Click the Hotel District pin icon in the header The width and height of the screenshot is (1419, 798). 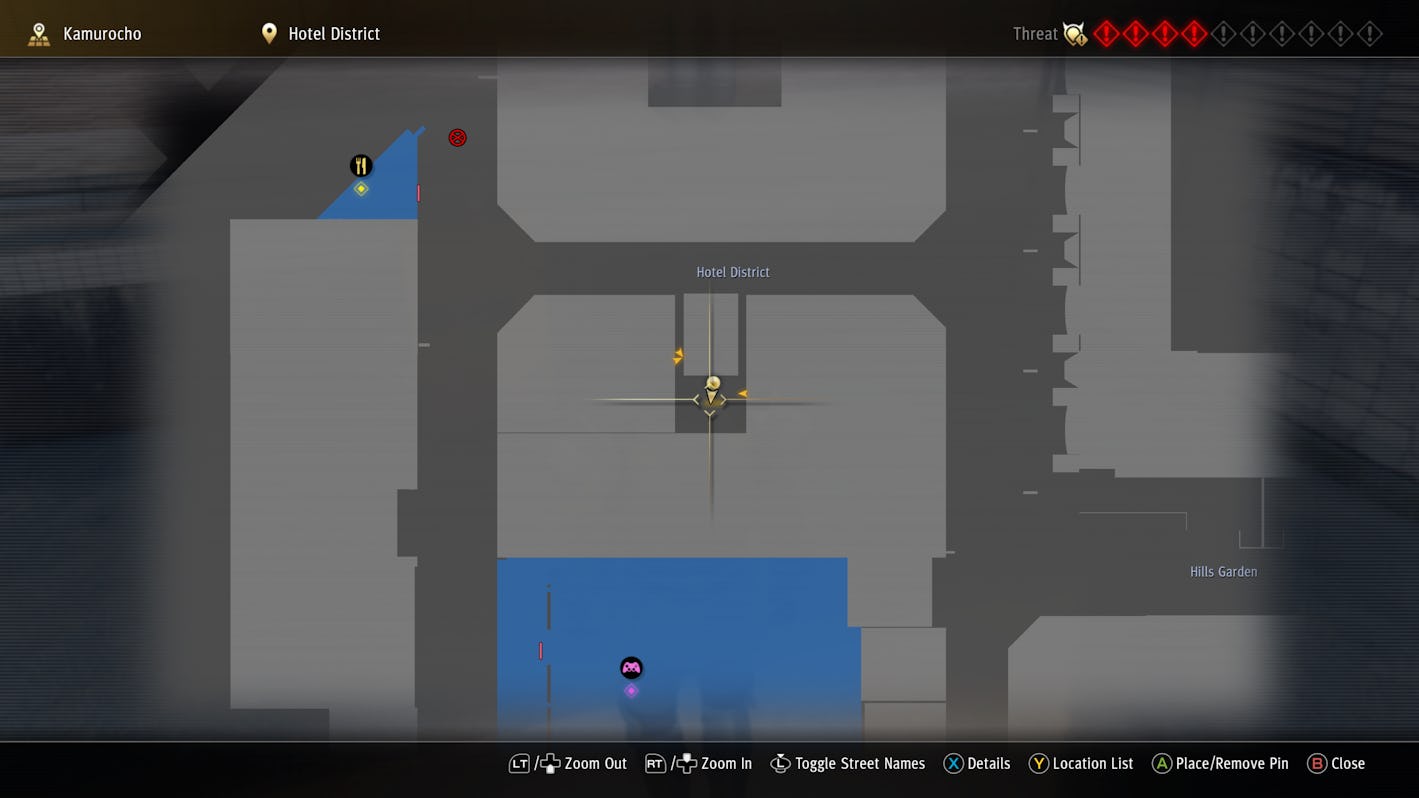(x=268, y=32)
